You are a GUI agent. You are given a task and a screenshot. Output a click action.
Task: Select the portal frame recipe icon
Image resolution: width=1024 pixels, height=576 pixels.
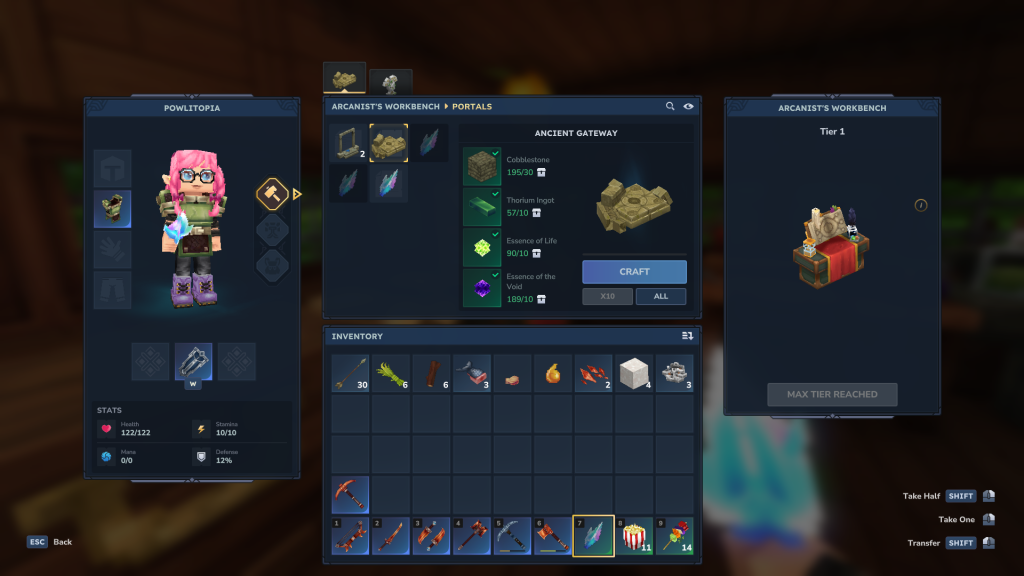(x=348, y=143)
